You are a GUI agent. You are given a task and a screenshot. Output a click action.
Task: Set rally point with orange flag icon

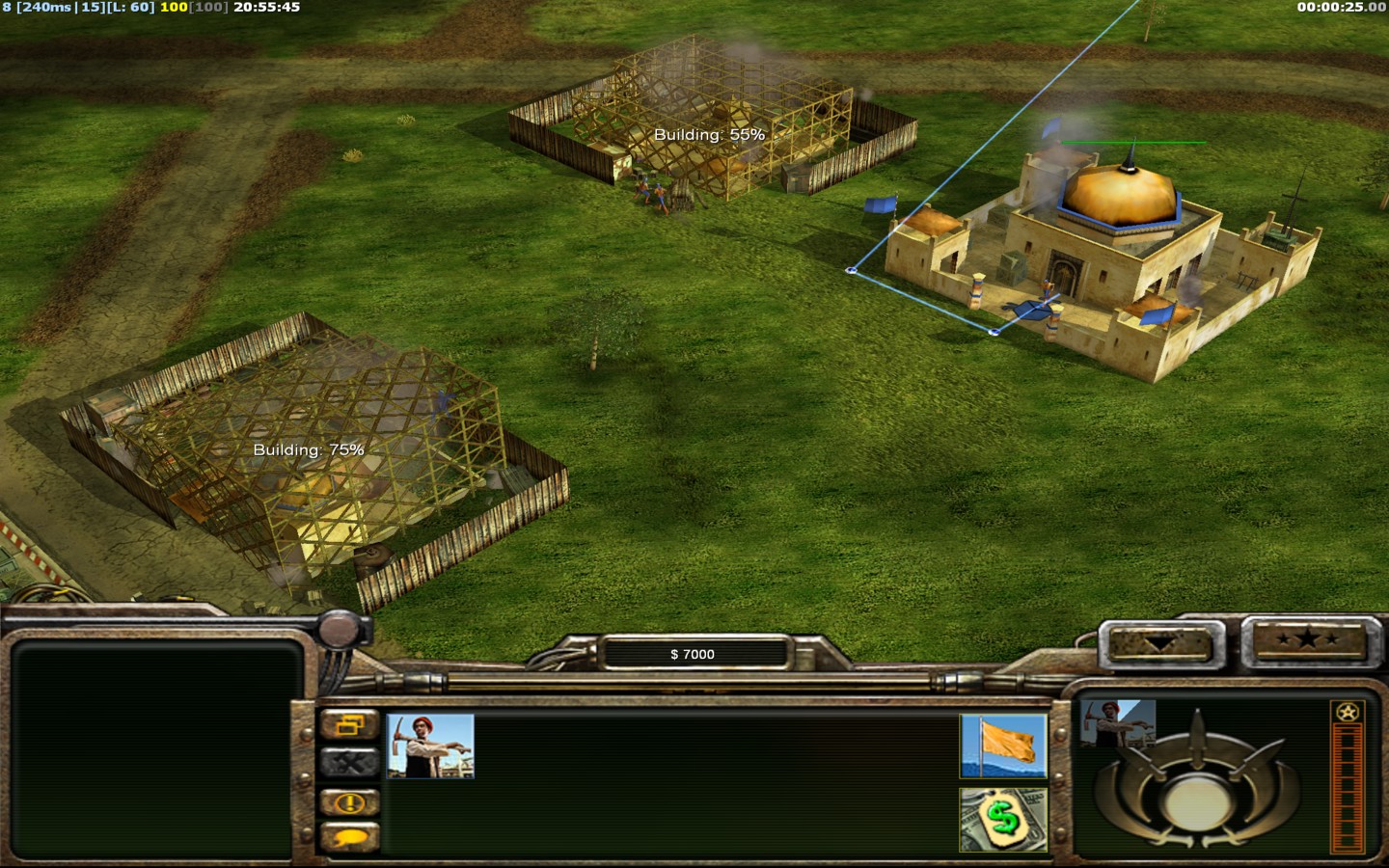coord(1003,746)
